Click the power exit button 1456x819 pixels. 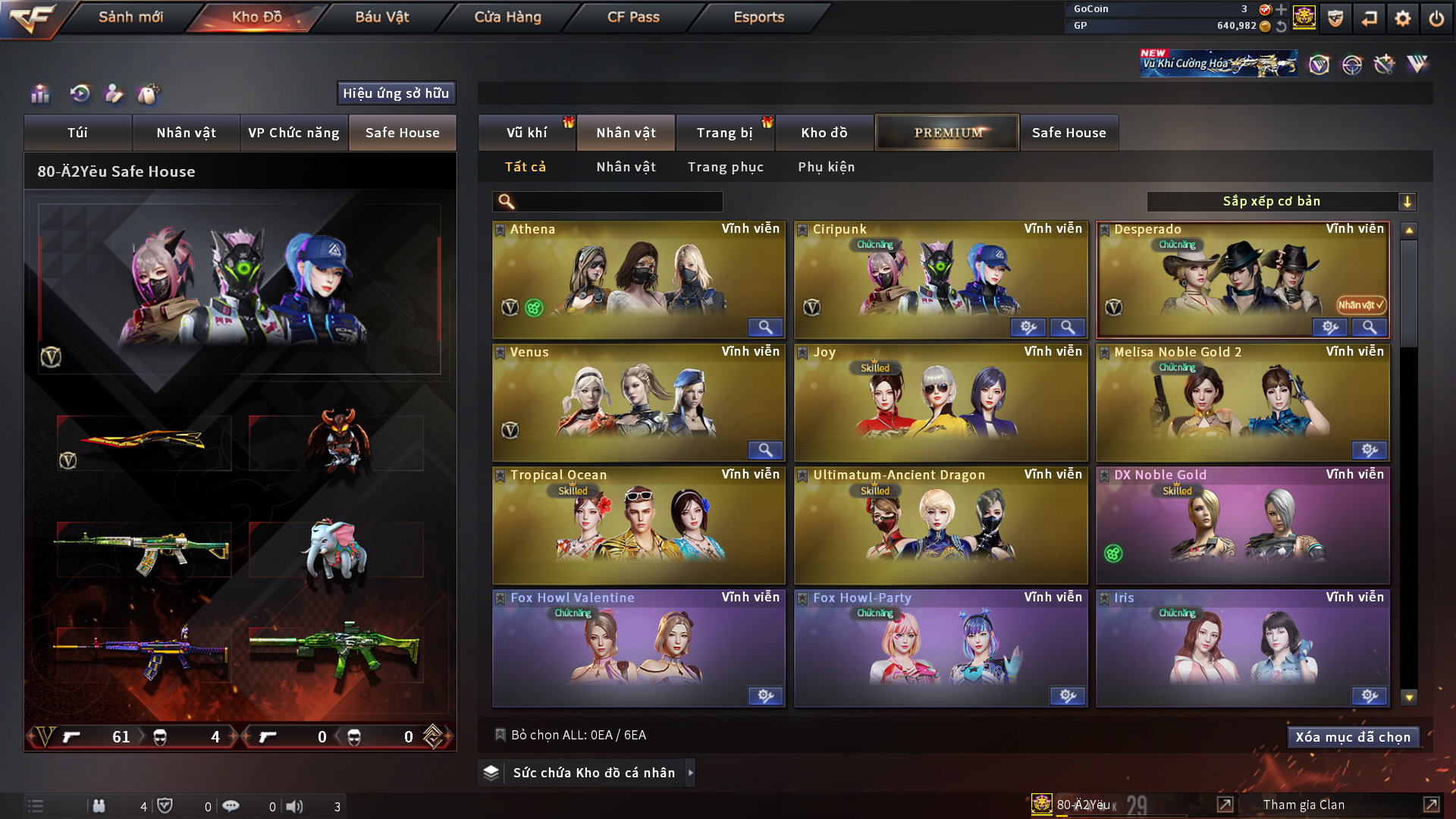[x=1436, y=18]
